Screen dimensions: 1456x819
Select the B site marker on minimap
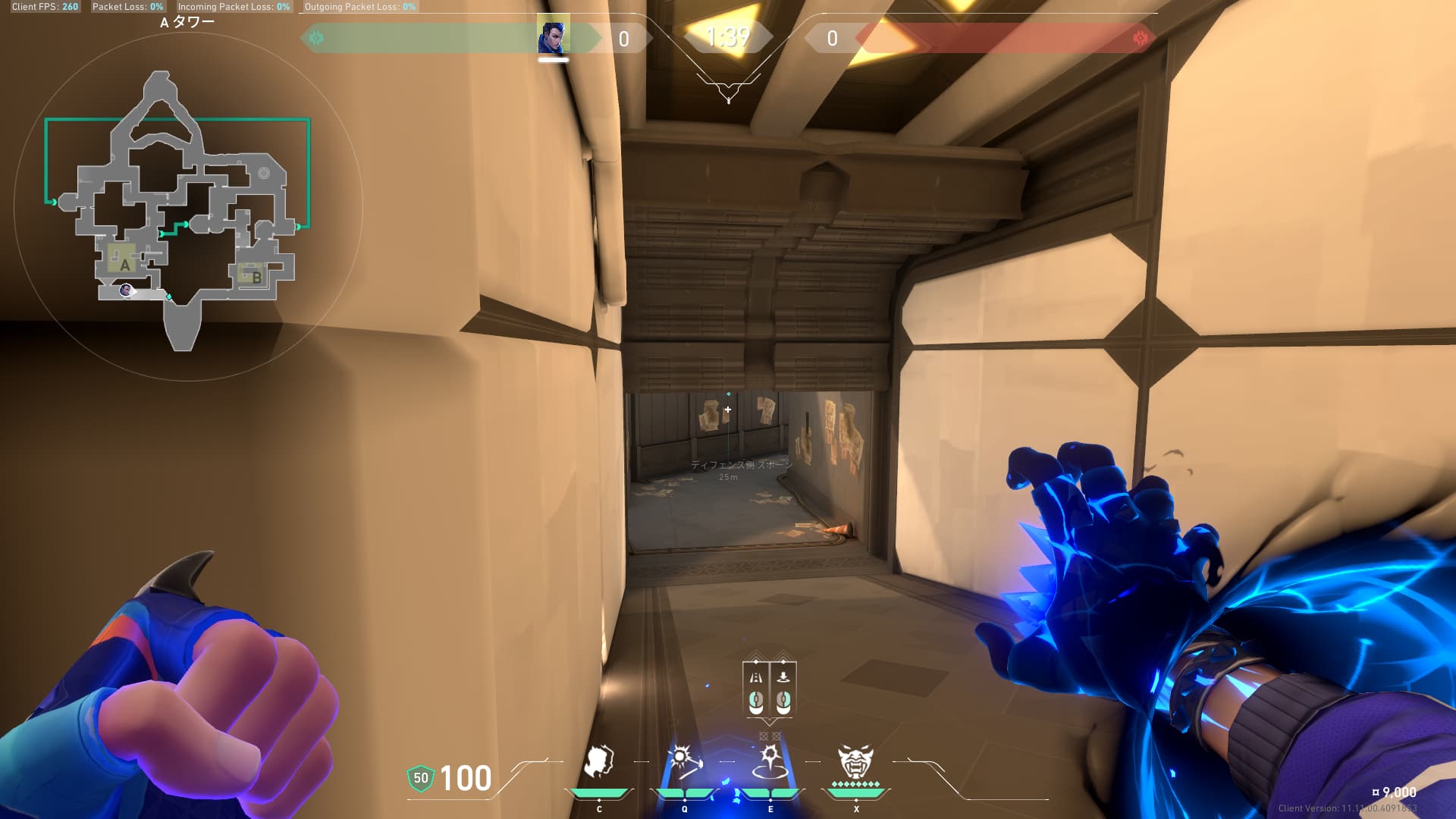tap(255, 276)
